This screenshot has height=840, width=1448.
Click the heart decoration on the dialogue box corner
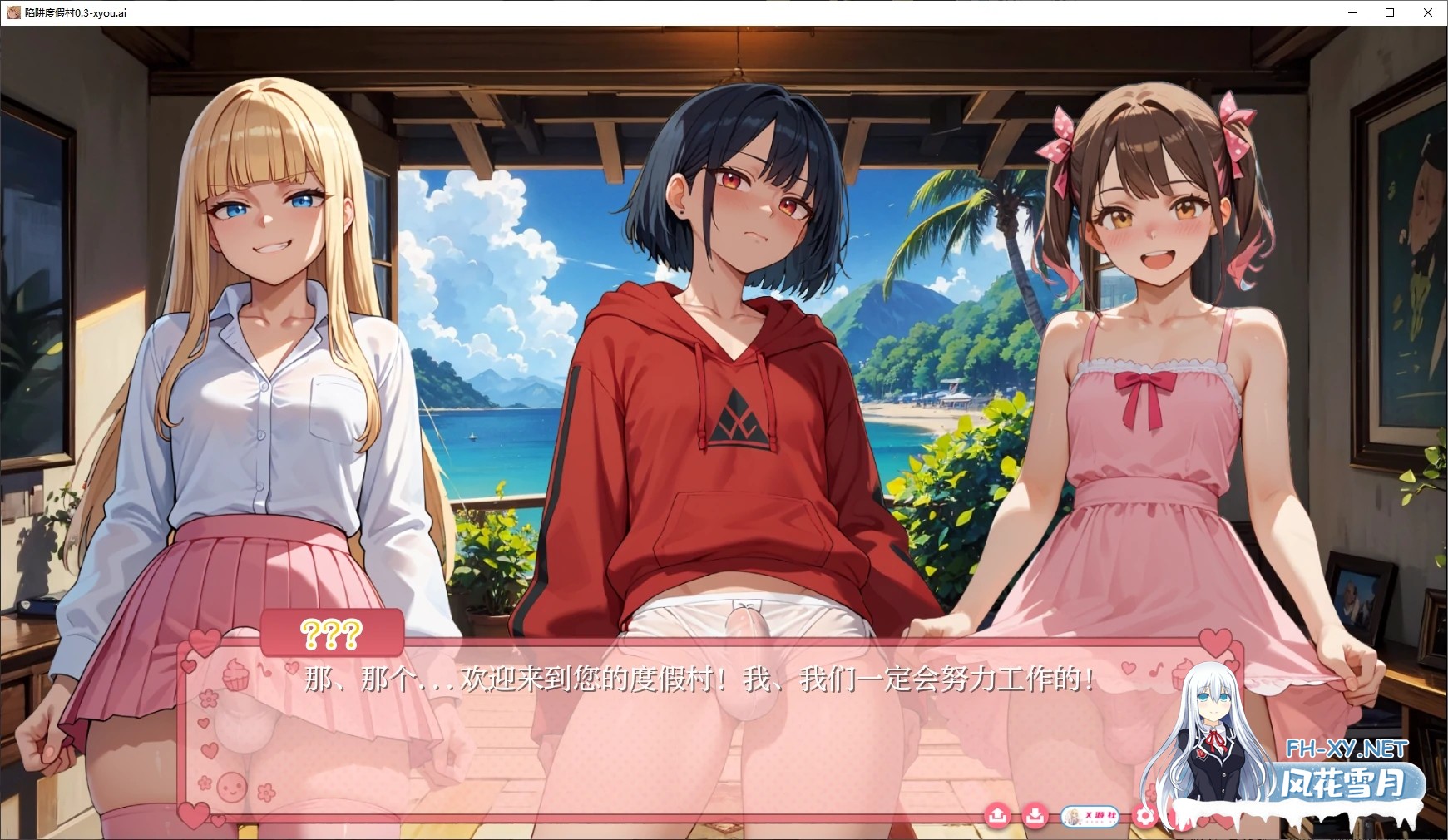click(x=202, y=640)
